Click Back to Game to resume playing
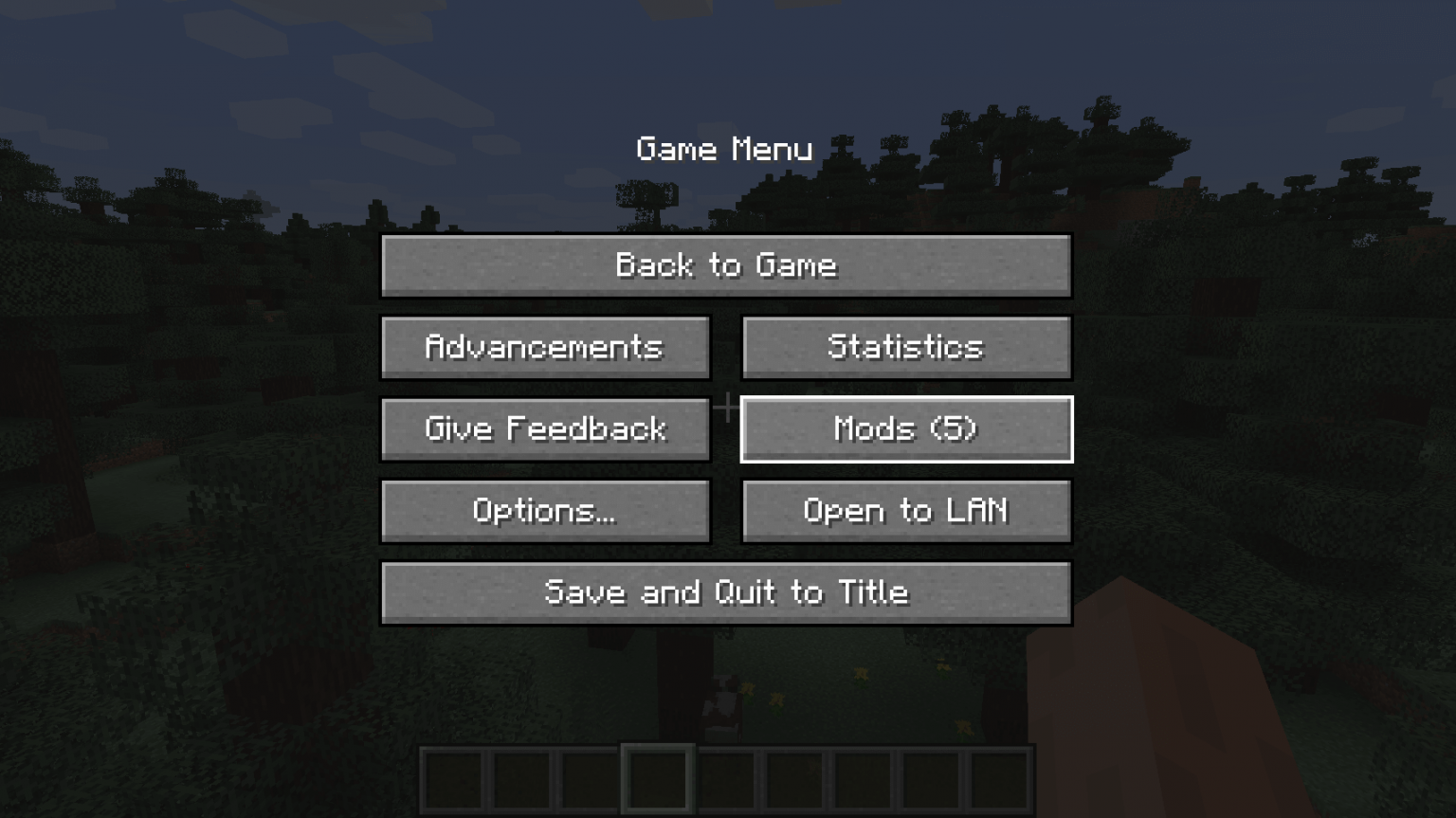This screenshot has width=1456, height=818. point(726,266)
